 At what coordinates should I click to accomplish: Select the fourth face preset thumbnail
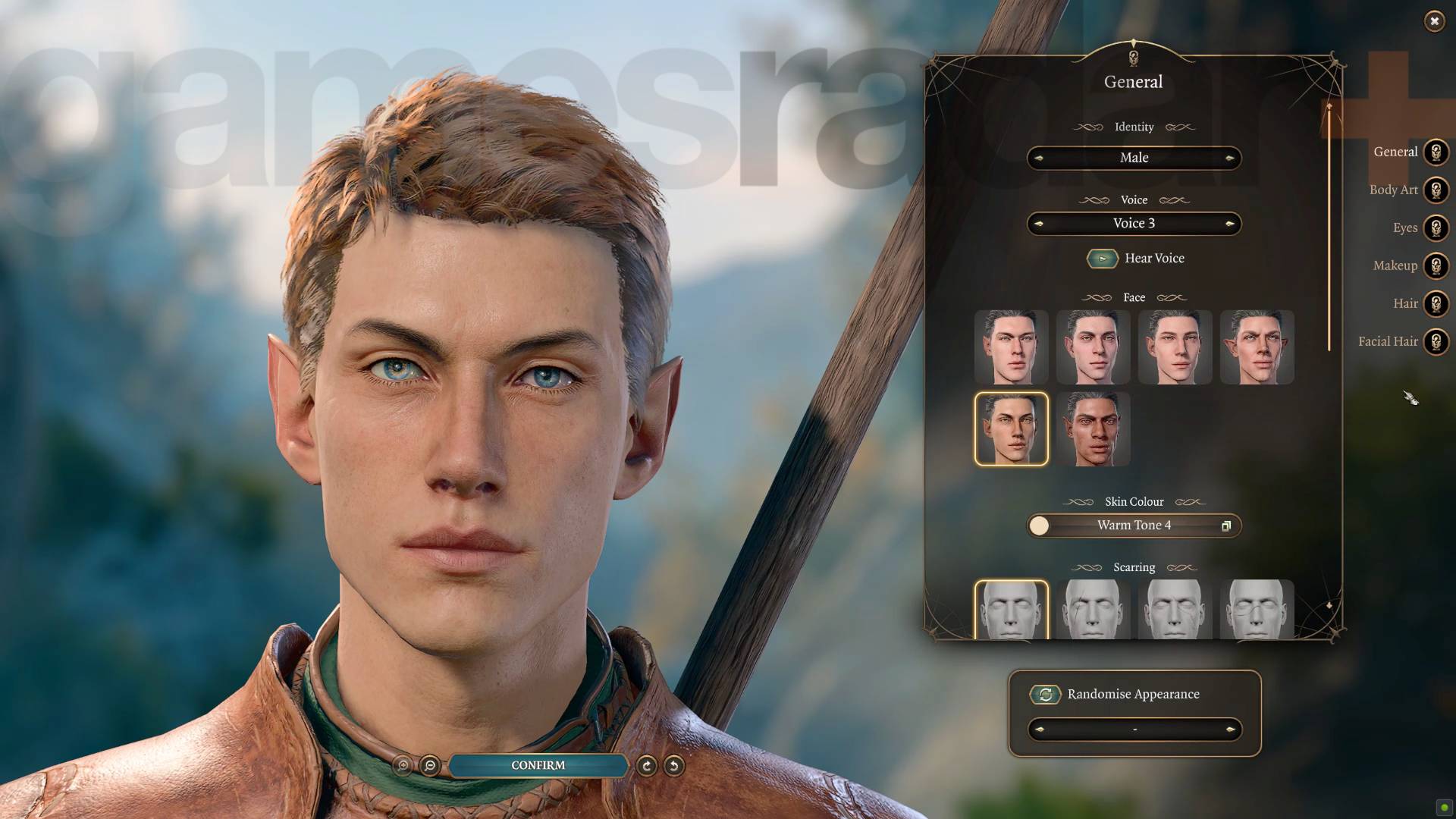pyautogui.click(x=1257, y=347)
